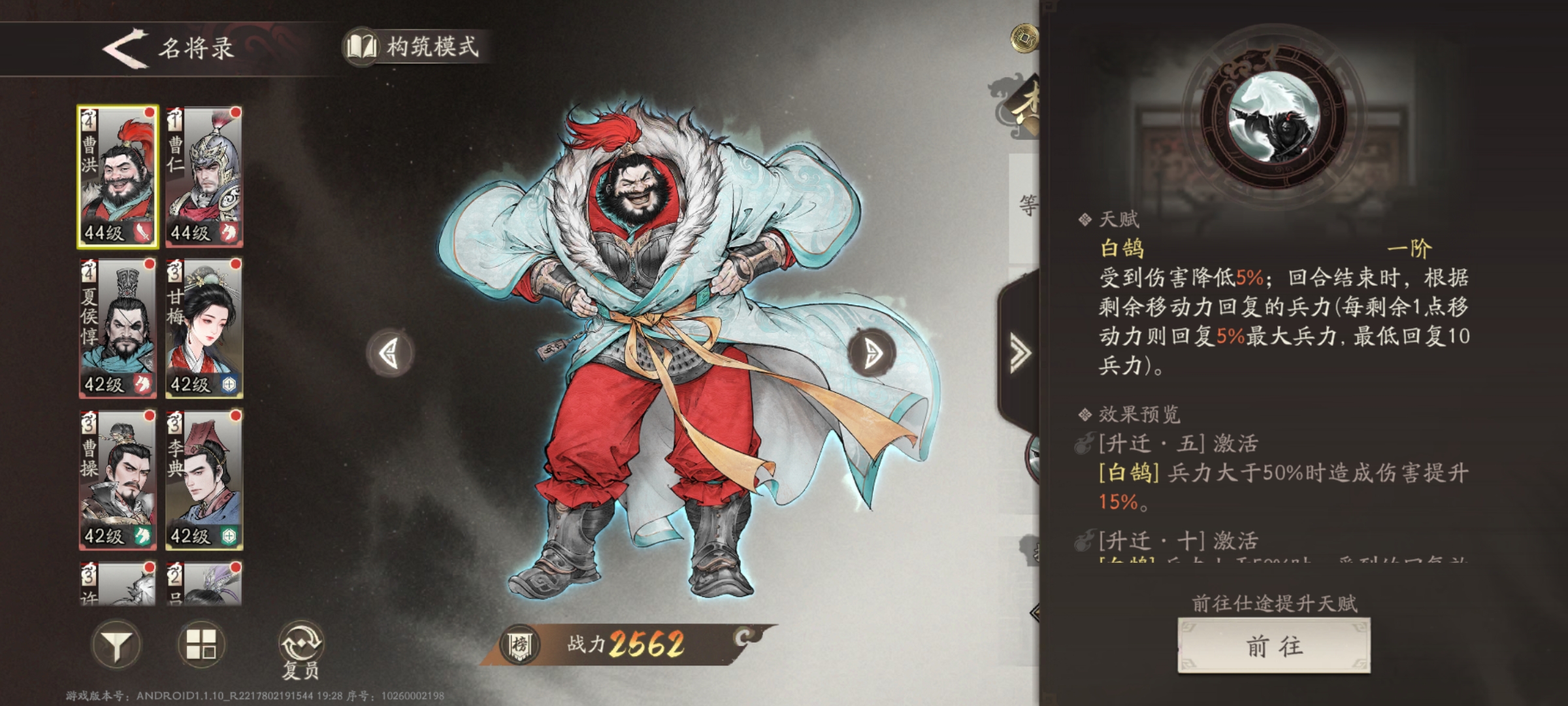This screenshot has width=1568, height=706.
Task: Open 构筑模式 with the book icon
Action: [363, 47]
